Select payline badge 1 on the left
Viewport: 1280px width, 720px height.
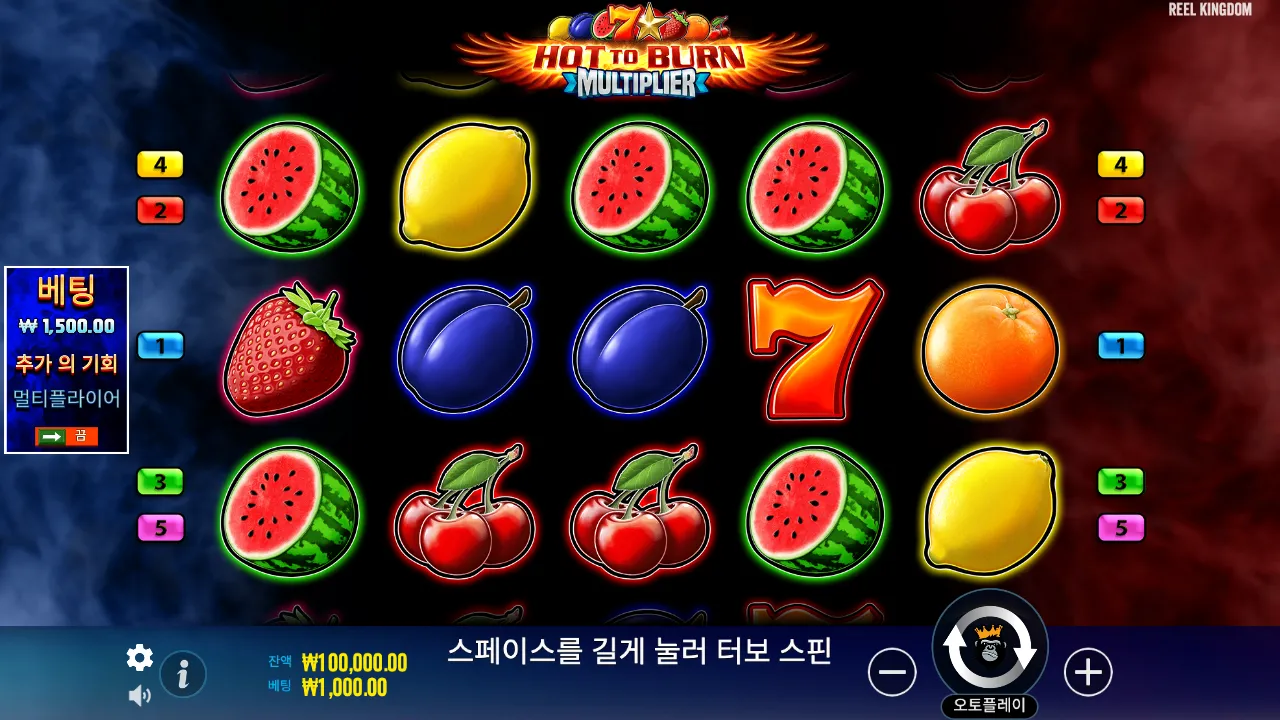160,346
